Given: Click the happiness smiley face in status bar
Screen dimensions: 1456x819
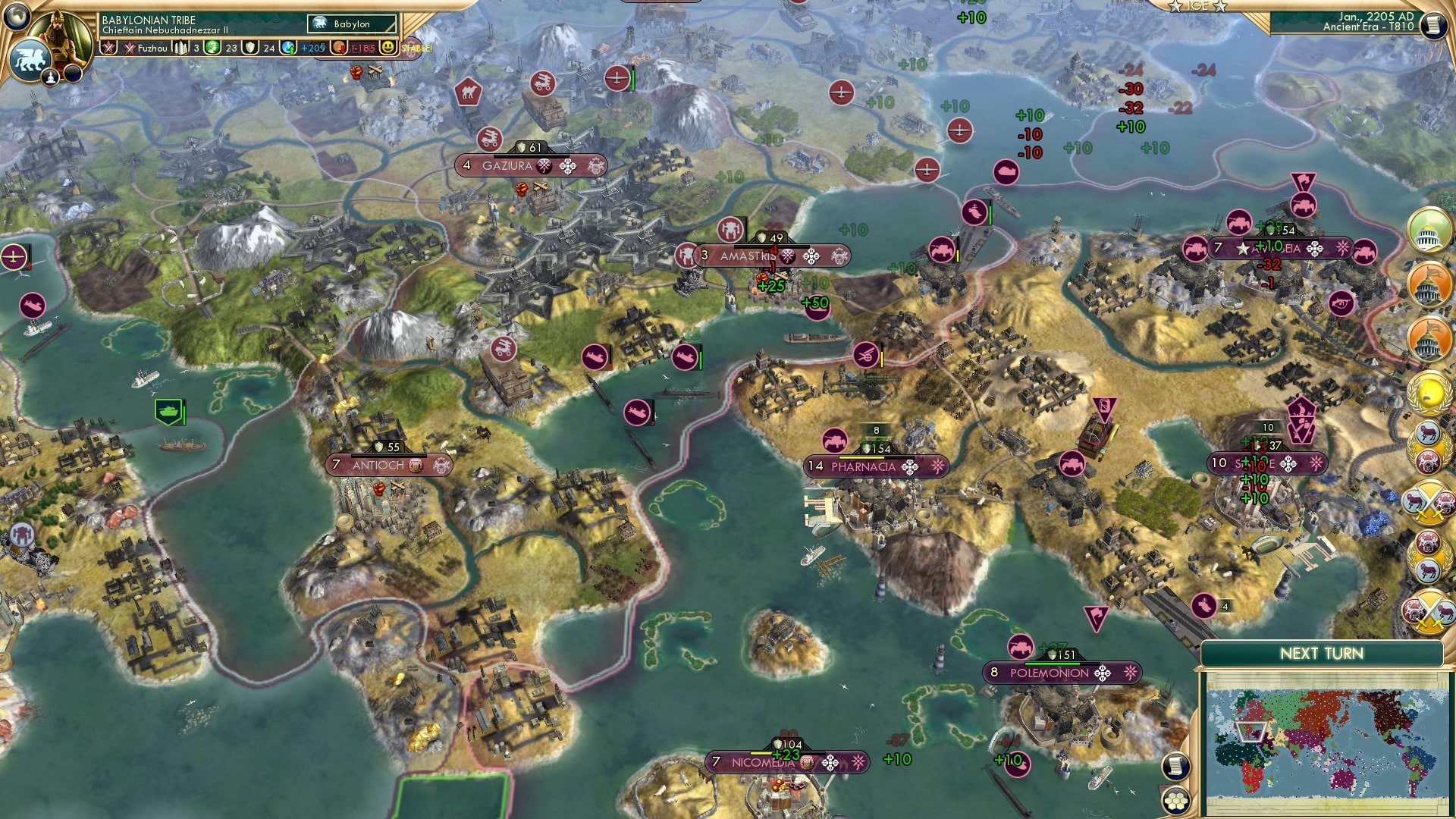Looking at the screenshot, I should [388, 48].
